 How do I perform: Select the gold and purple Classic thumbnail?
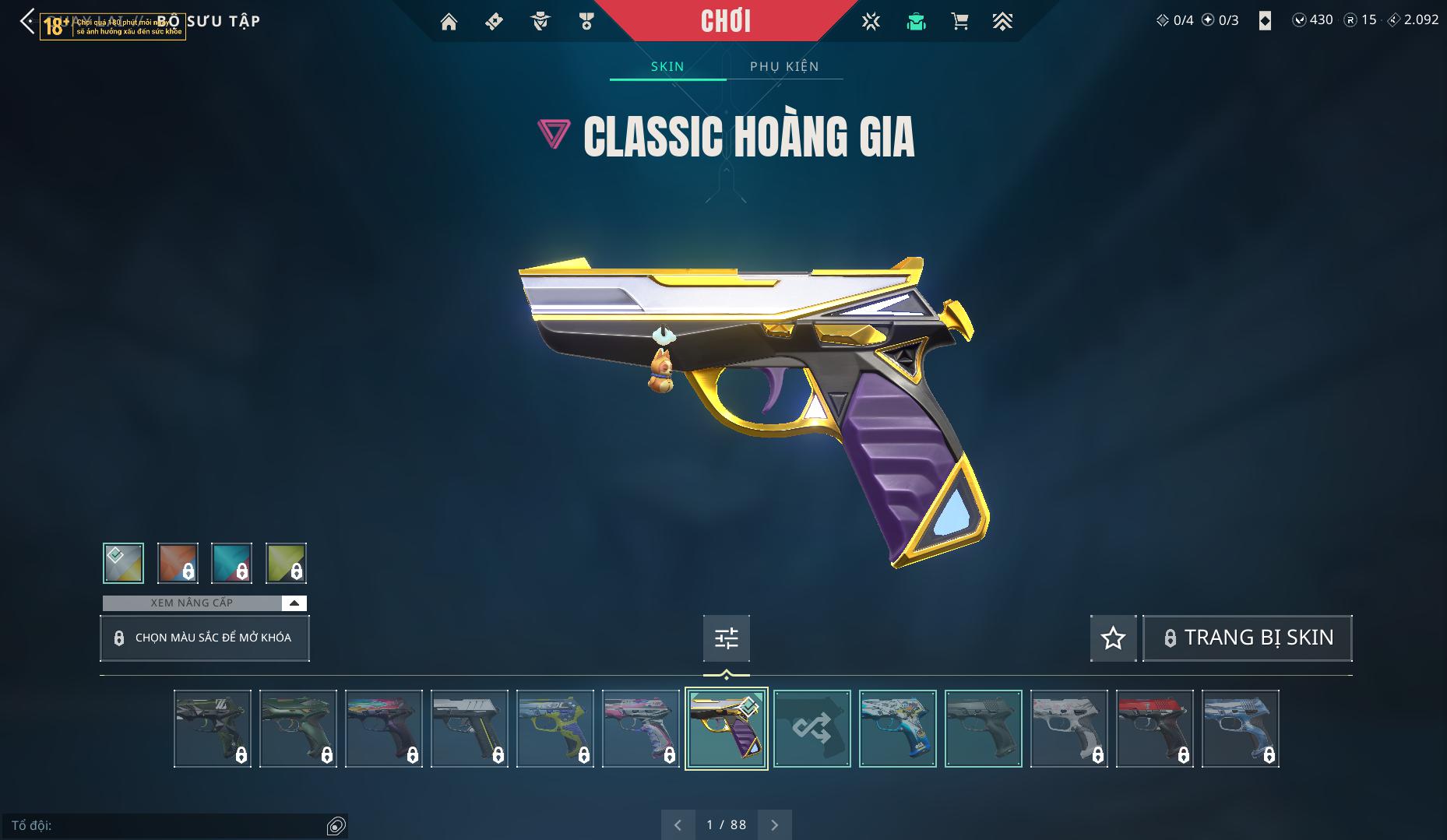(726, 729)
